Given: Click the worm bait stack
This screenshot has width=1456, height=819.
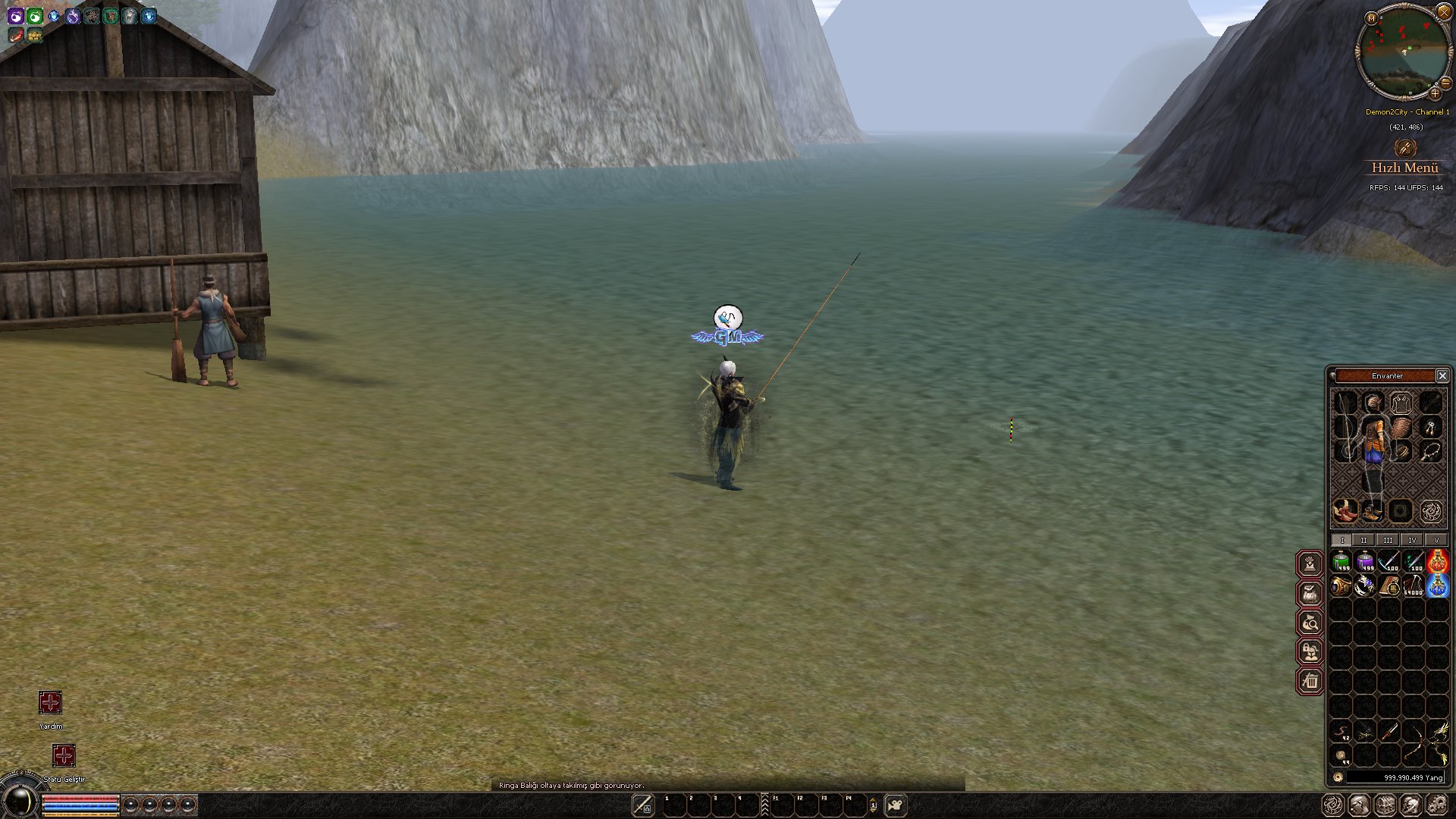Looking at the screenshot, I should (x=1341, y=732).
